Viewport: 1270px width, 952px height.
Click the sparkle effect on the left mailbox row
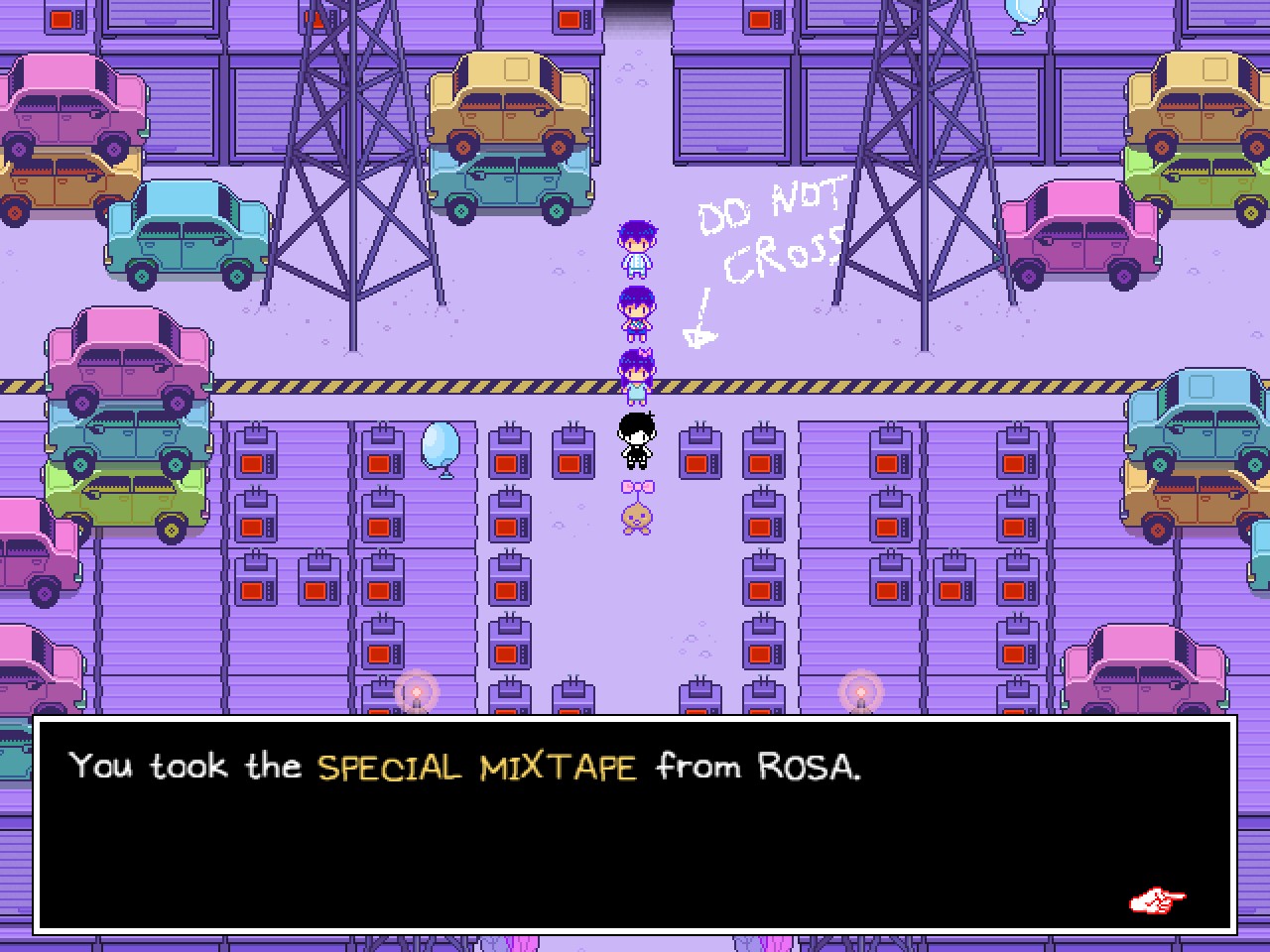point(415,691)
